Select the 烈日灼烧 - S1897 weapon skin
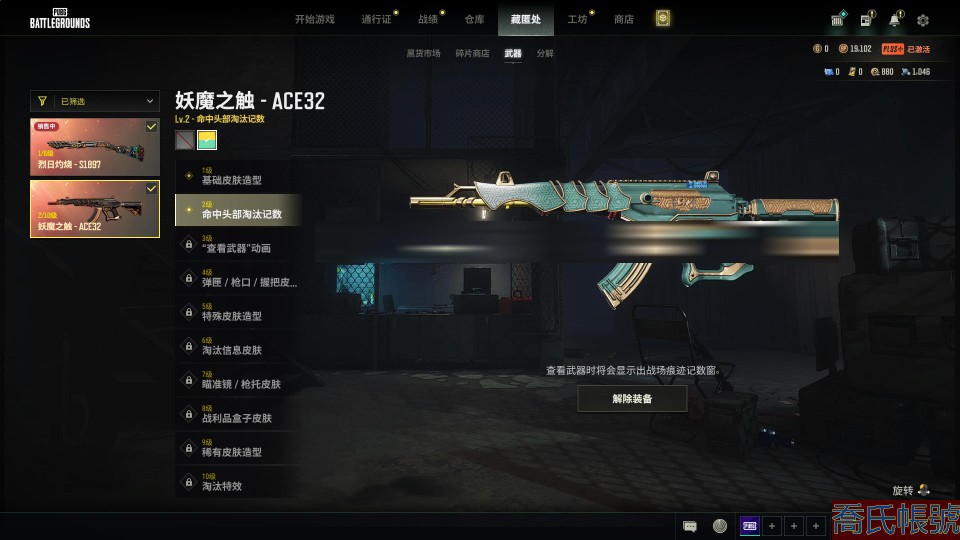The width and height of the screenshot is (960, 540). [x=95, y=147]
